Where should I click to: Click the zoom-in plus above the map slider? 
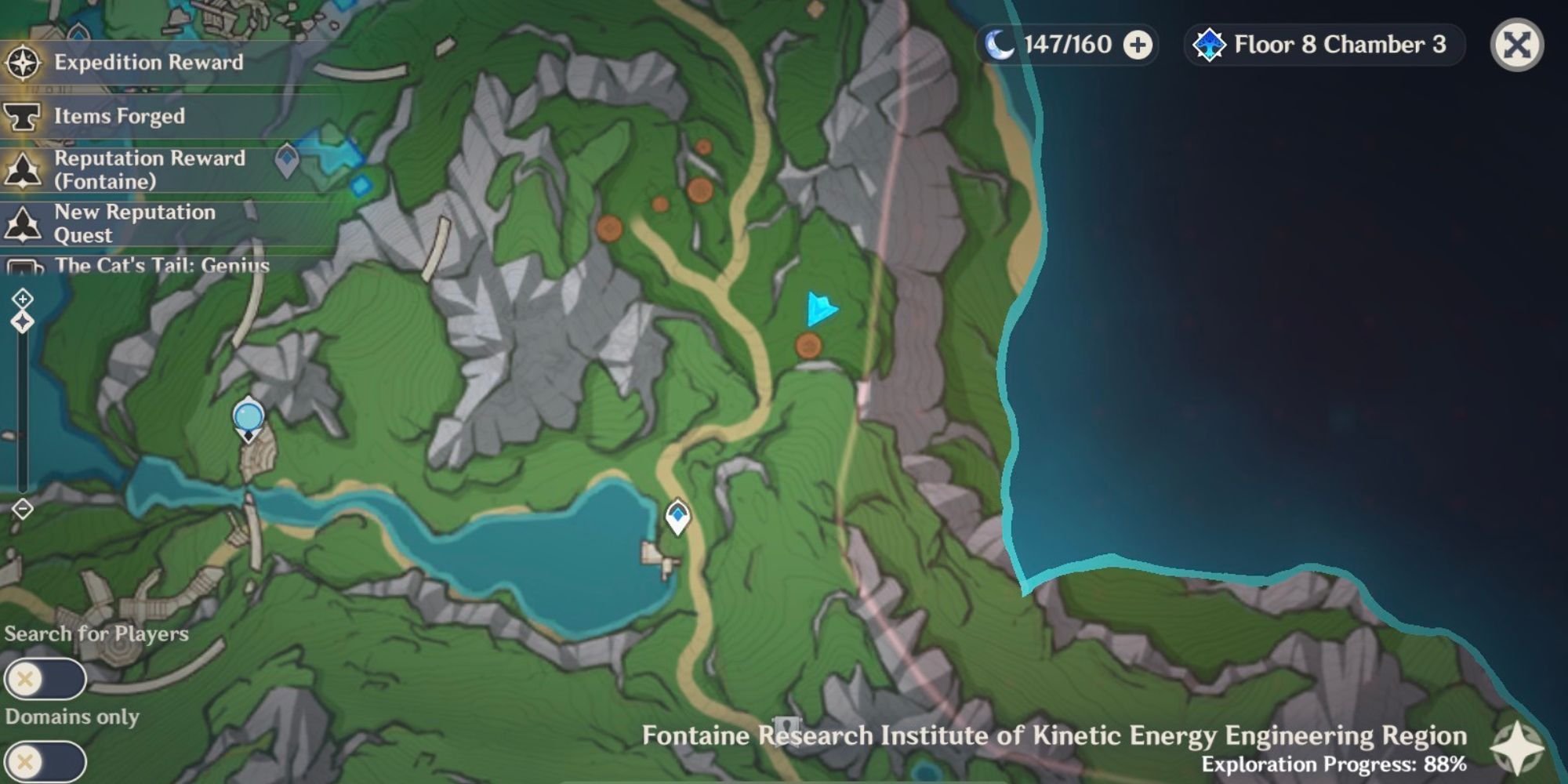[x=24, y=296]
